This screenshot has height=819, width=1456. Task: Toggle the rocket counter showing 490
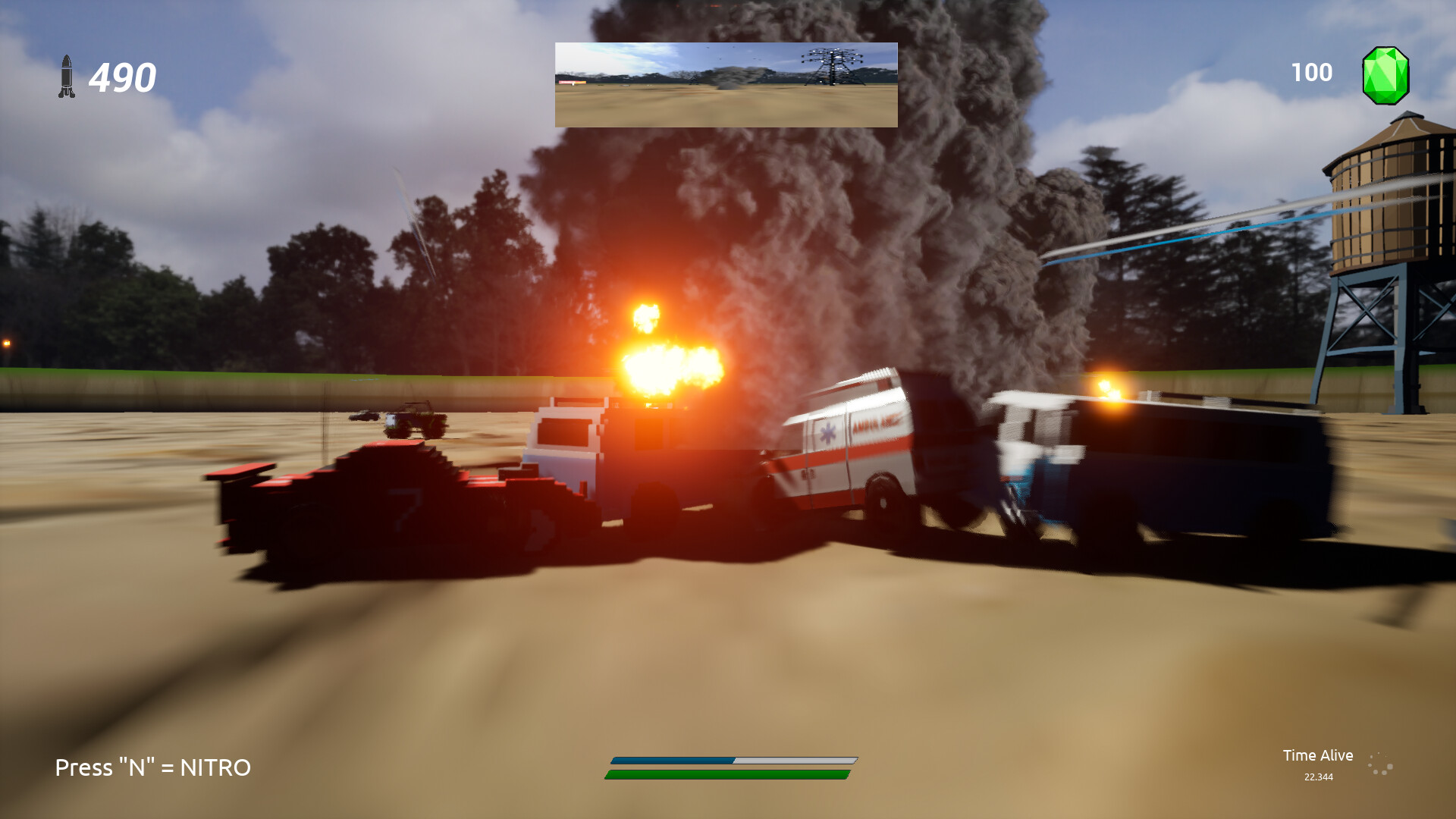tap(121, 76)
